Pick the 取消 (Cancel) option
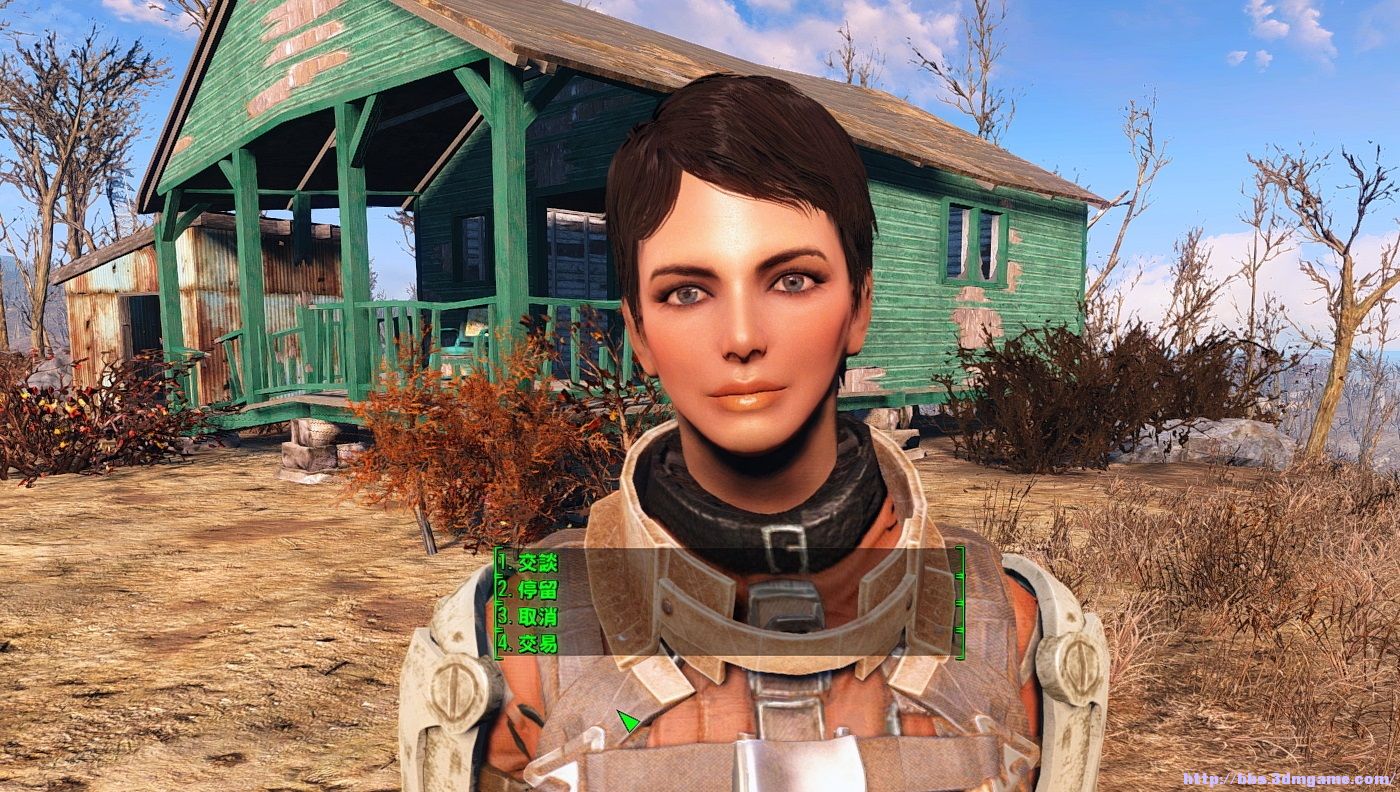 (x=529, y=616)
